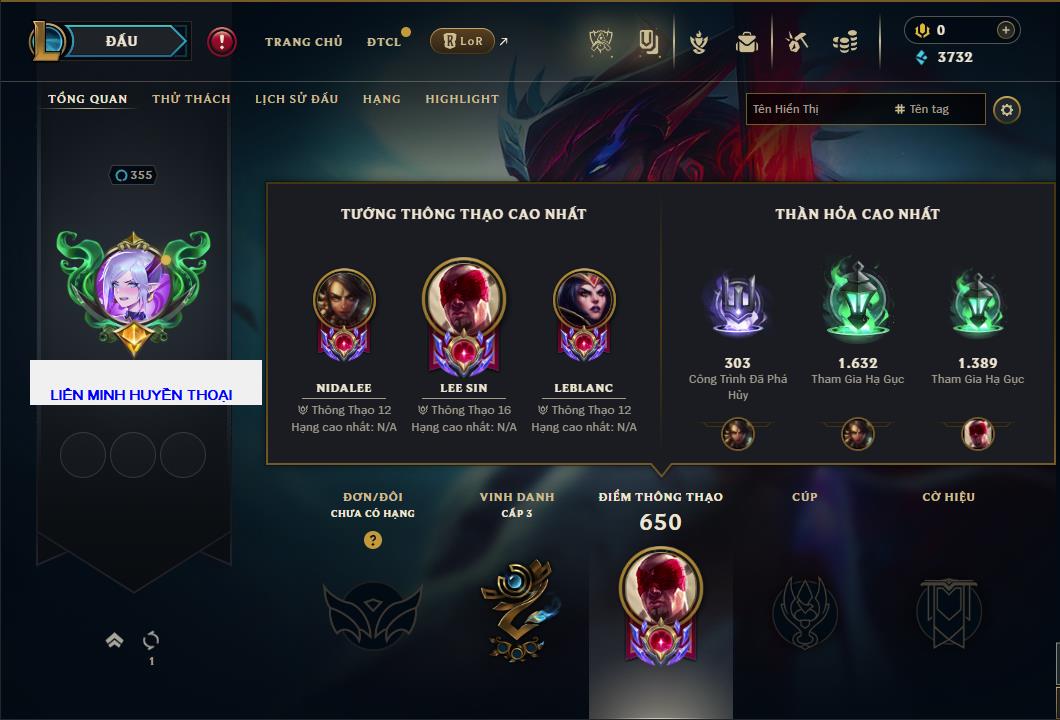Launch the LoR link button
The width and height of the screenshot is (1060, 720).
coord(462,41)
